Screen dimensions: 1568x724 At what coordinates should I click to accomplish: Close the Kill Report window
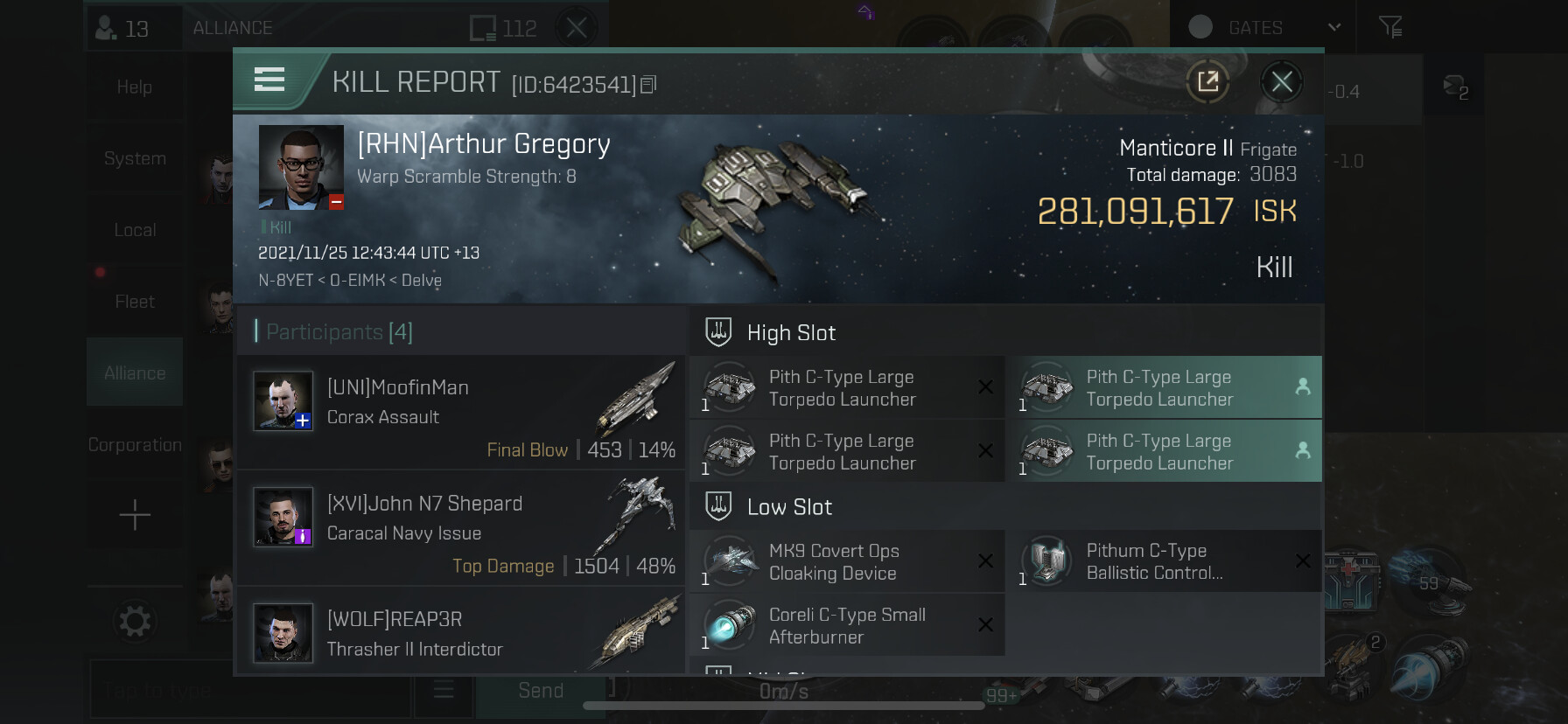1281,82
